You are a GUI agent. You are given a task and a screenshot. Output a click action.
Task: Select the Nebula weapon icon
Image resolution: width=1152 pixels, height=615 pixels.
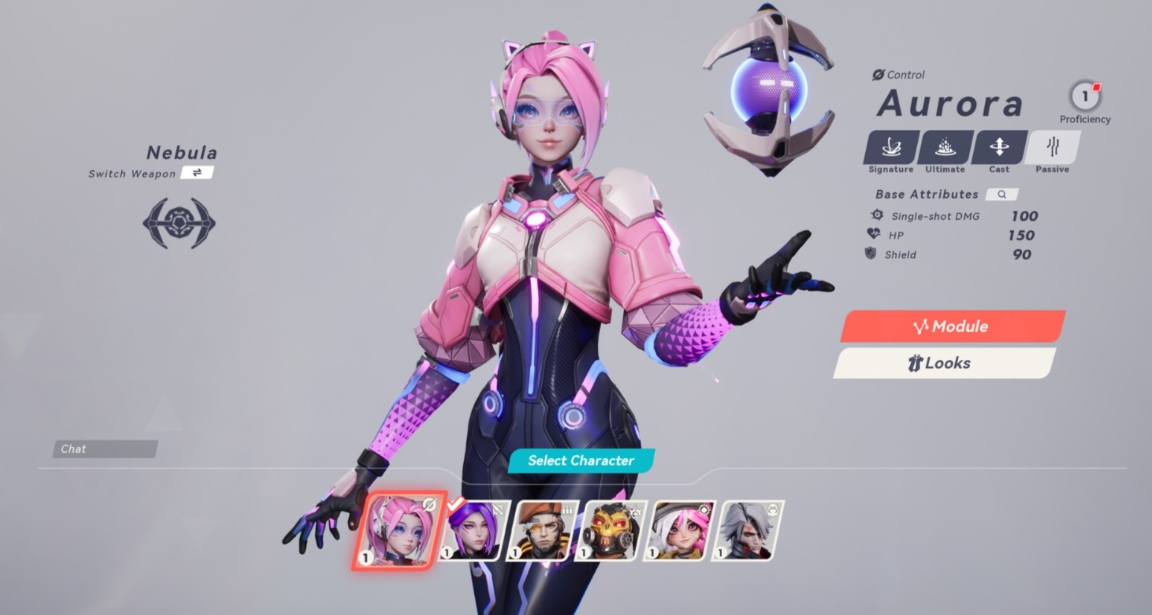tap(179, 222)
